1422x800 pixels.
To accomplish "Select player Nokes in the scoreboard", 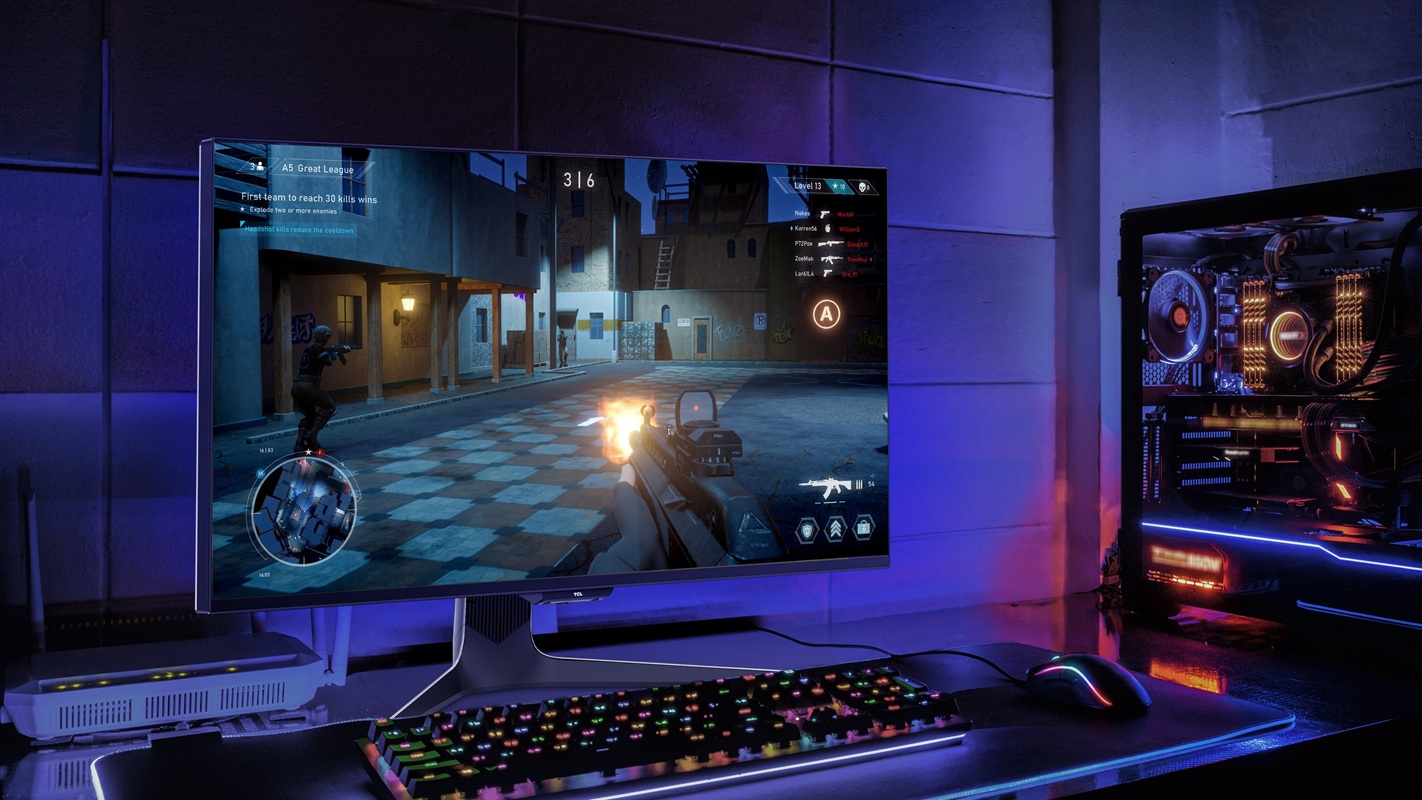I will coord(802,214).
